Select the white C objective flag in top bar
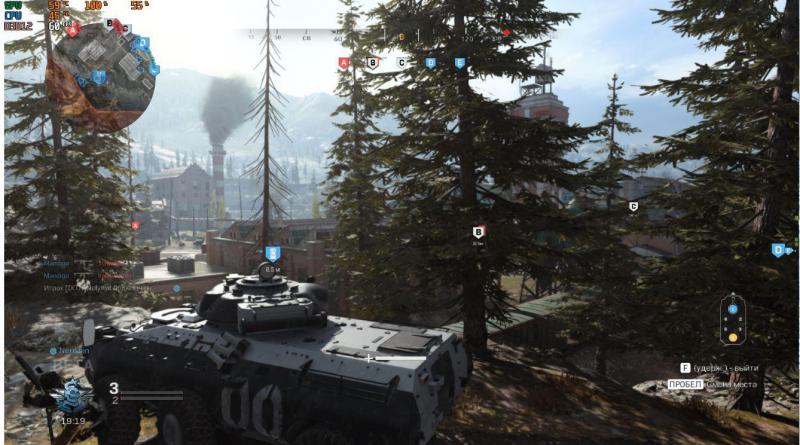 tap(402, 62)
